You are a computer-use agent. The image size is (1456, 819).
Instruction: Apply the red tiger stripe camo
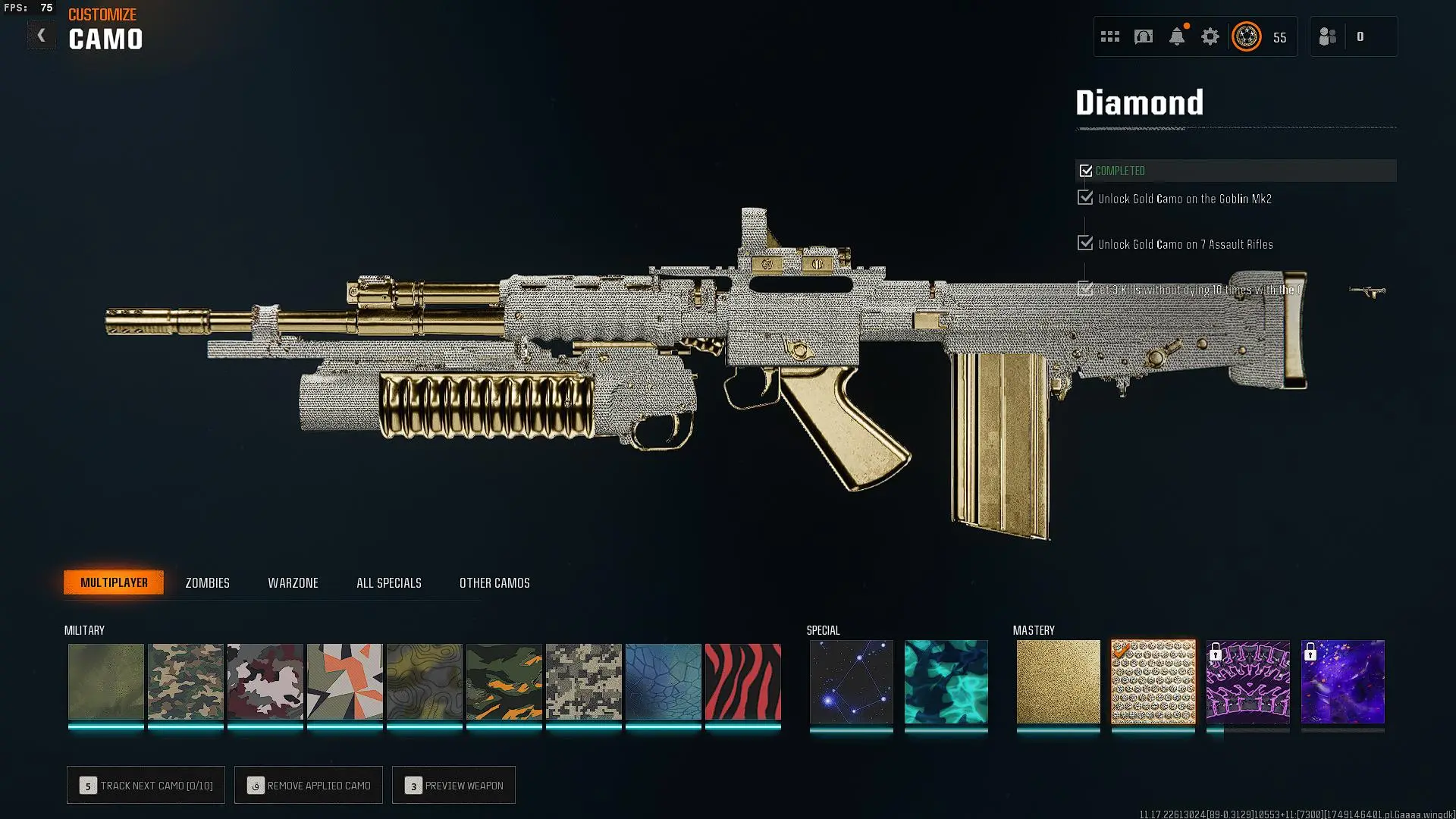(x=742, y=682)
